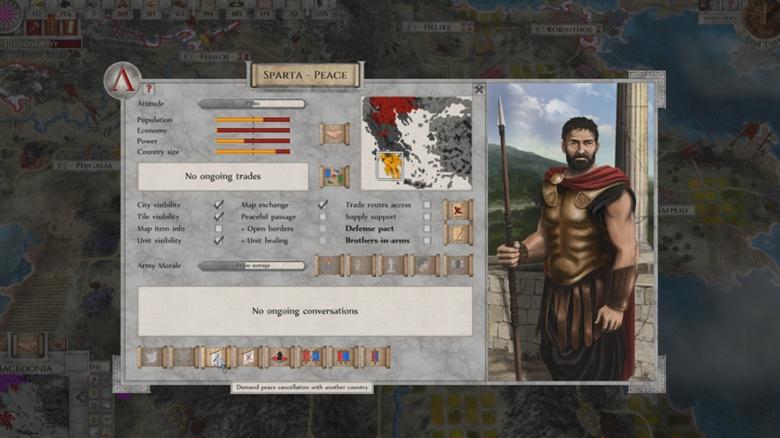Enable the Supply support checkbox
The image size is (780, 438).
[427, 217]
